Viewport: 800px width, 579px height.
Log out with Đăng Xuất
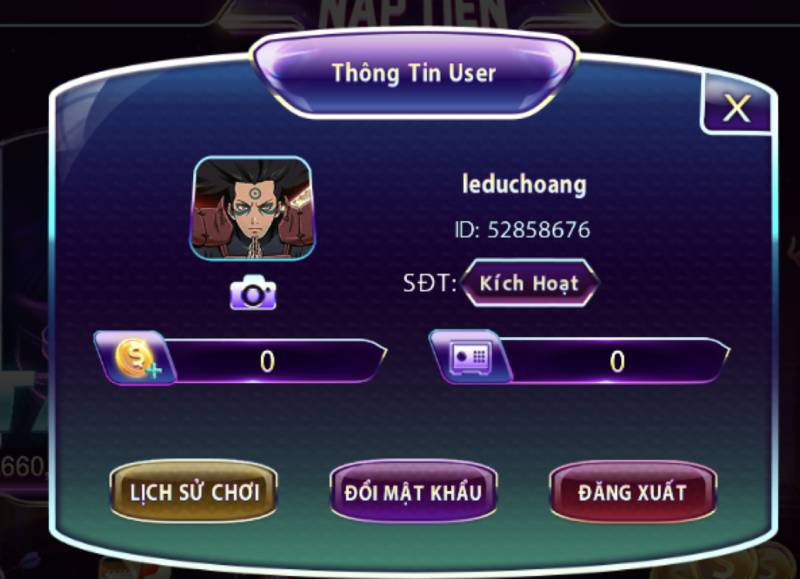[632, 492]
